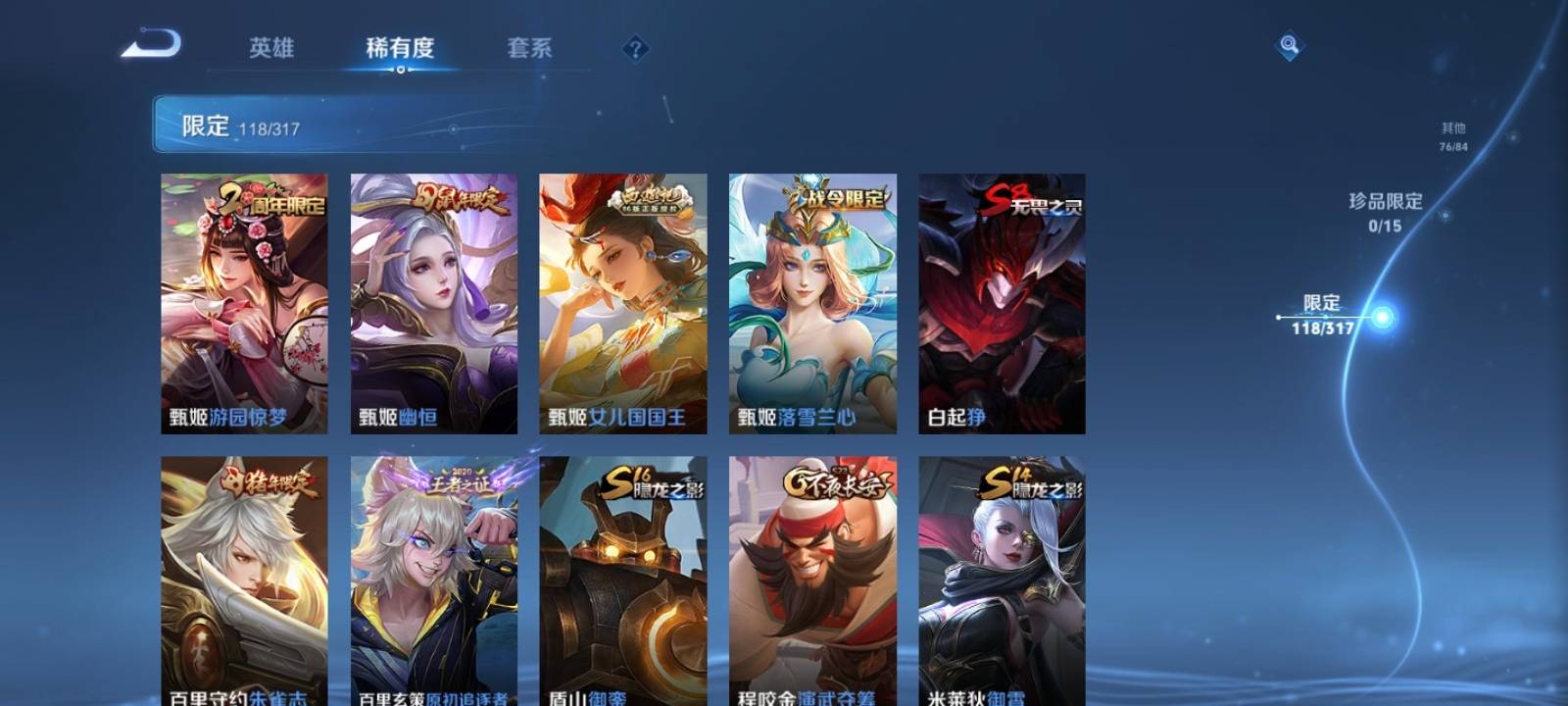Screen dimensions: 1568x706
Task: Jump to the 其他 rarity section
Action: tap(1453, 136)
